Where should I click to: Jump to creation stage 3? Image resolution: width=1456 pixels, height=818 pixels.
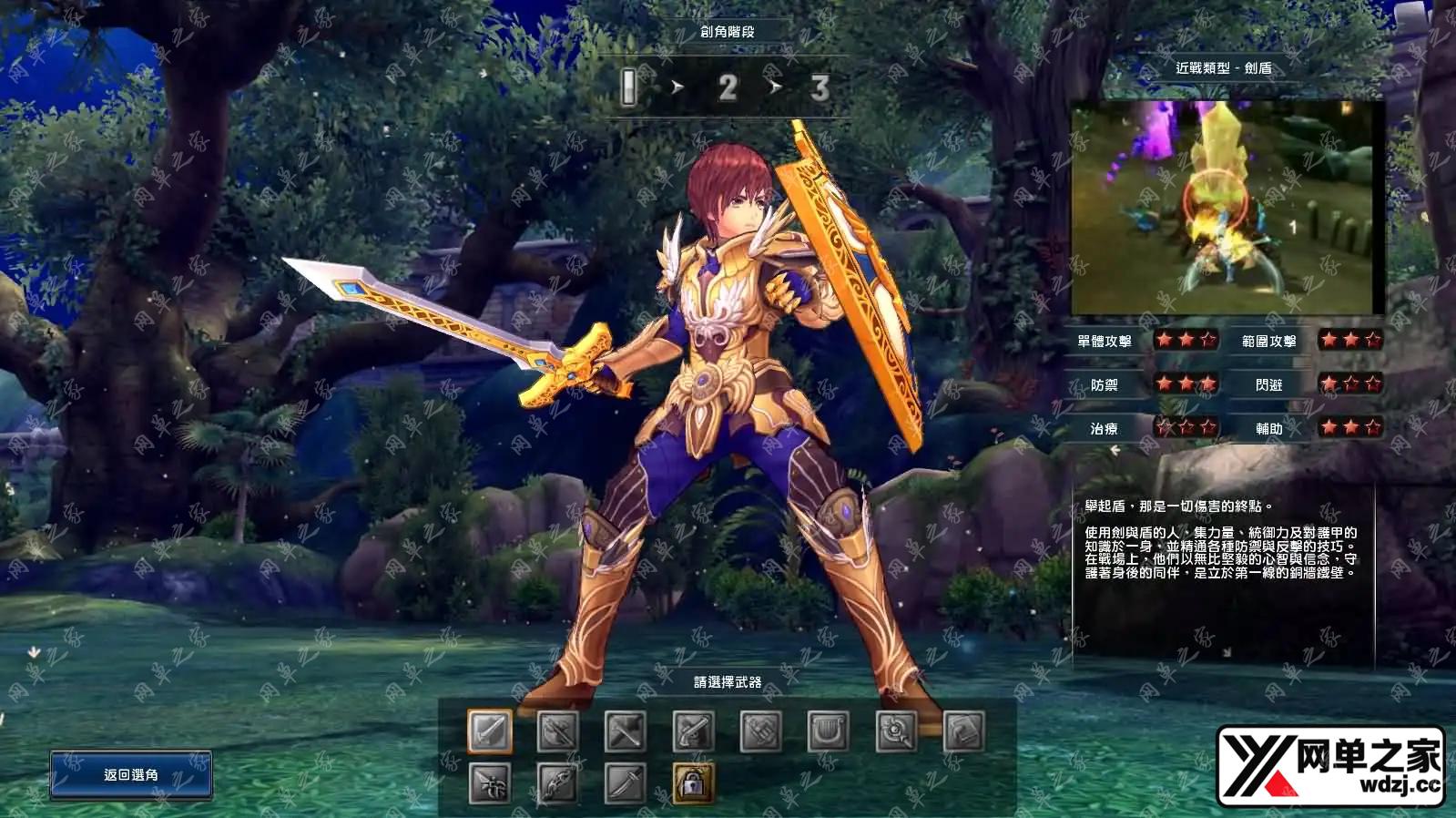point(820,88)
